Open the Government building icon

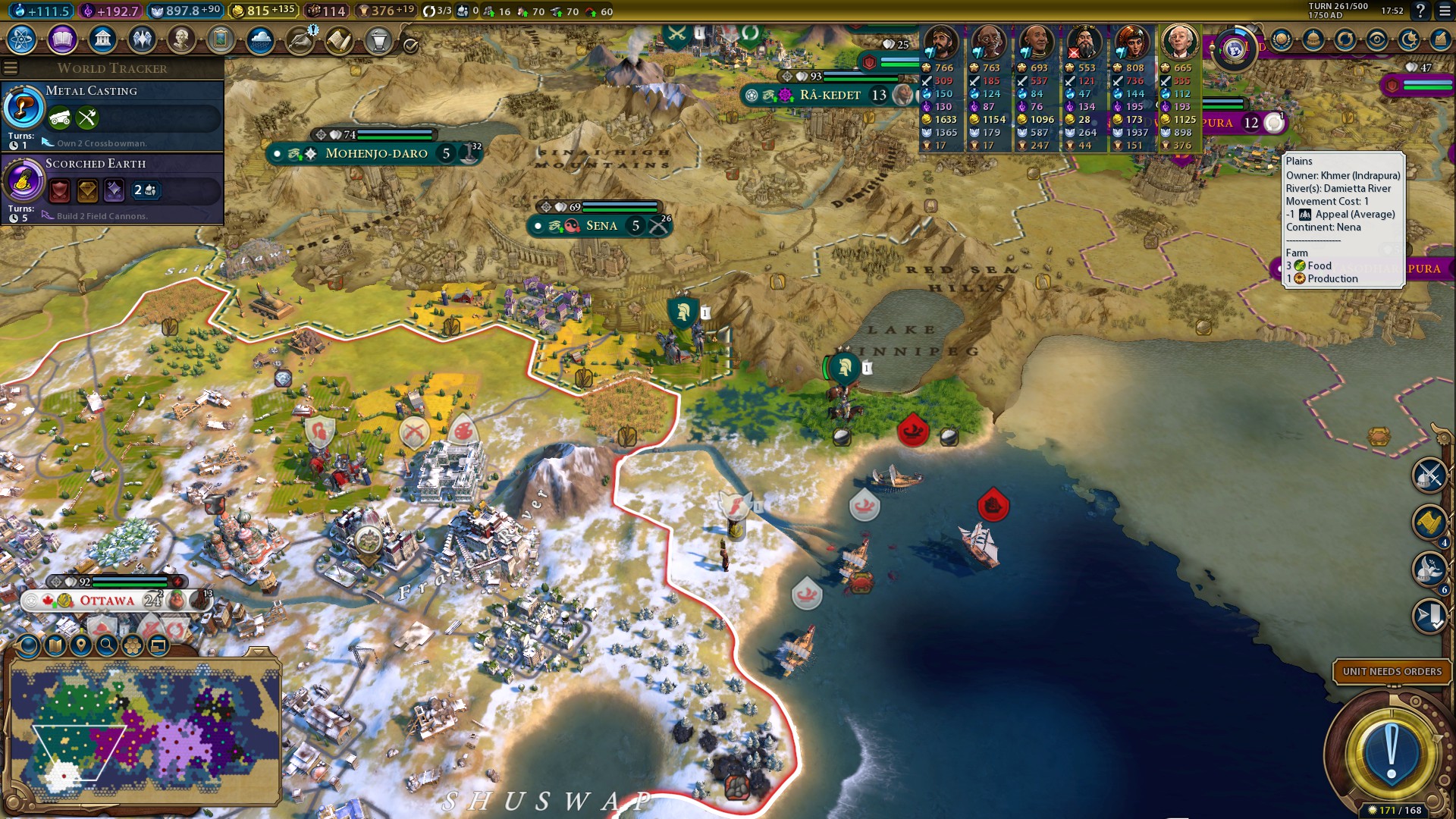click(102, 39)
